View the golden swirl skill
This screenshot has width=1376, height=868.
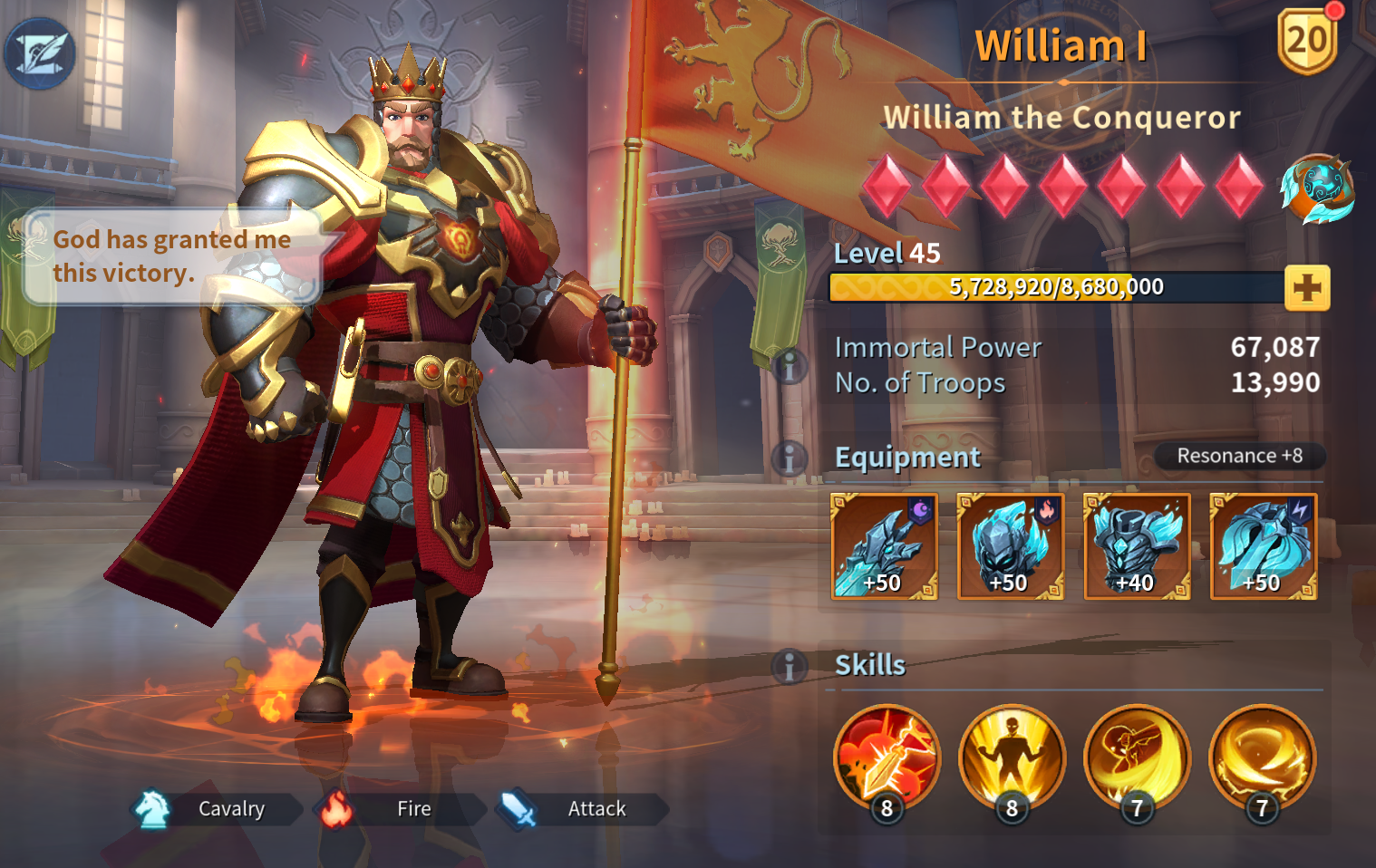click(1262, 757)
